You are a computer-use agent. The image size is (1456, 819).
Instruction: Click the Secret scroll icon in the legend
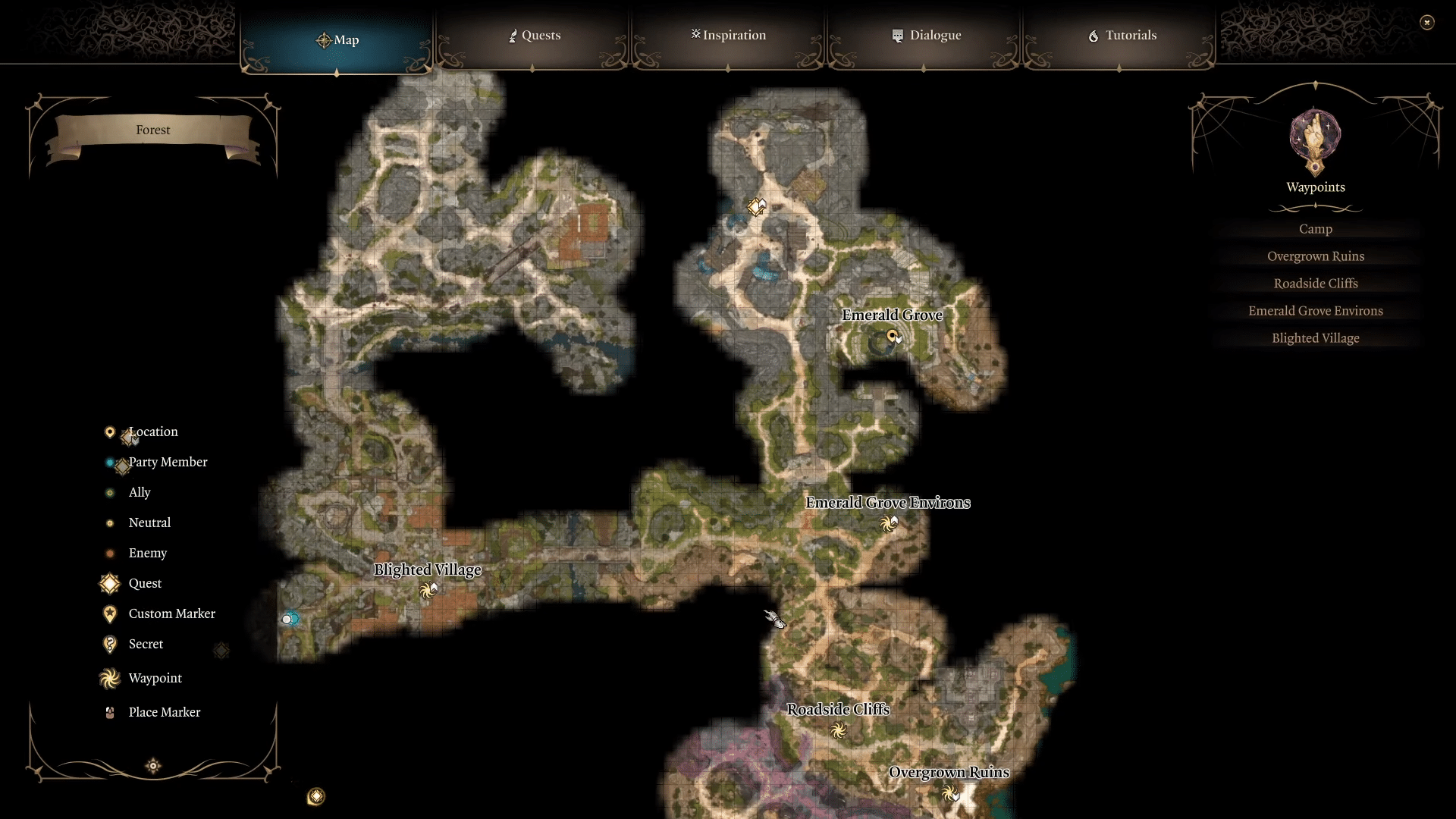tap(109, 644)
